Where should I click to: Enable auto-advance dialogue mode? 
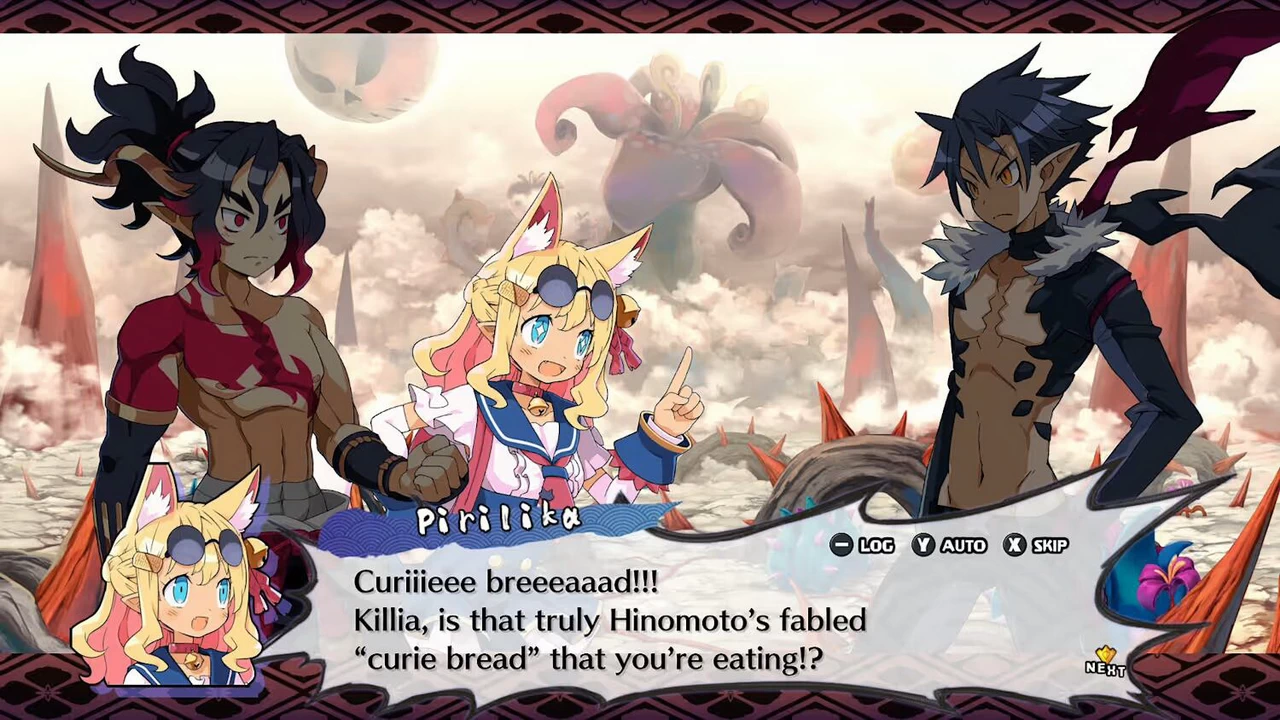tap(955, 545)
